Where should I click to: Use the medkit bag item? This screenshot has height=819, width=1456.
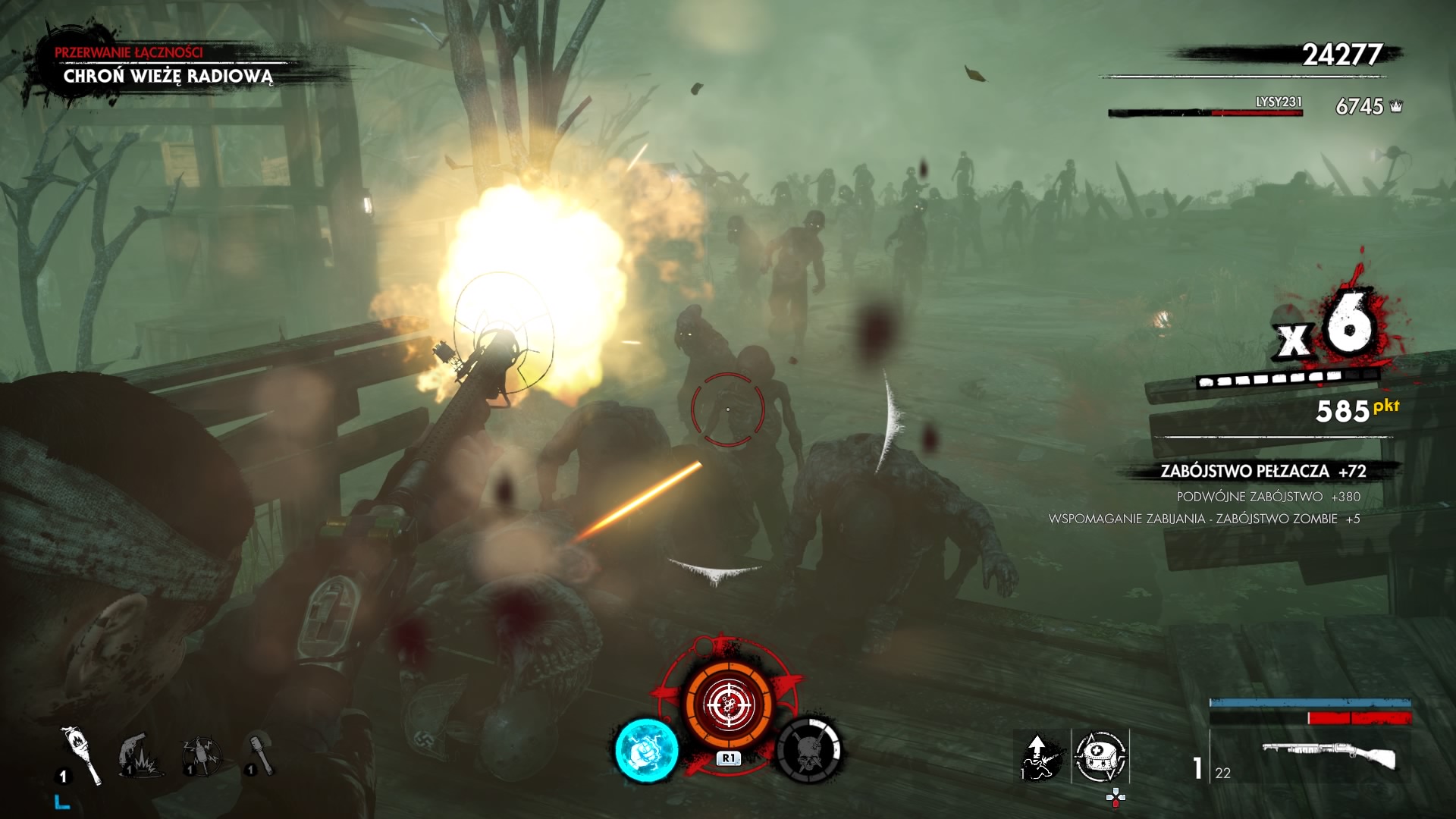pyautogui.click(x=1100, y=756)
